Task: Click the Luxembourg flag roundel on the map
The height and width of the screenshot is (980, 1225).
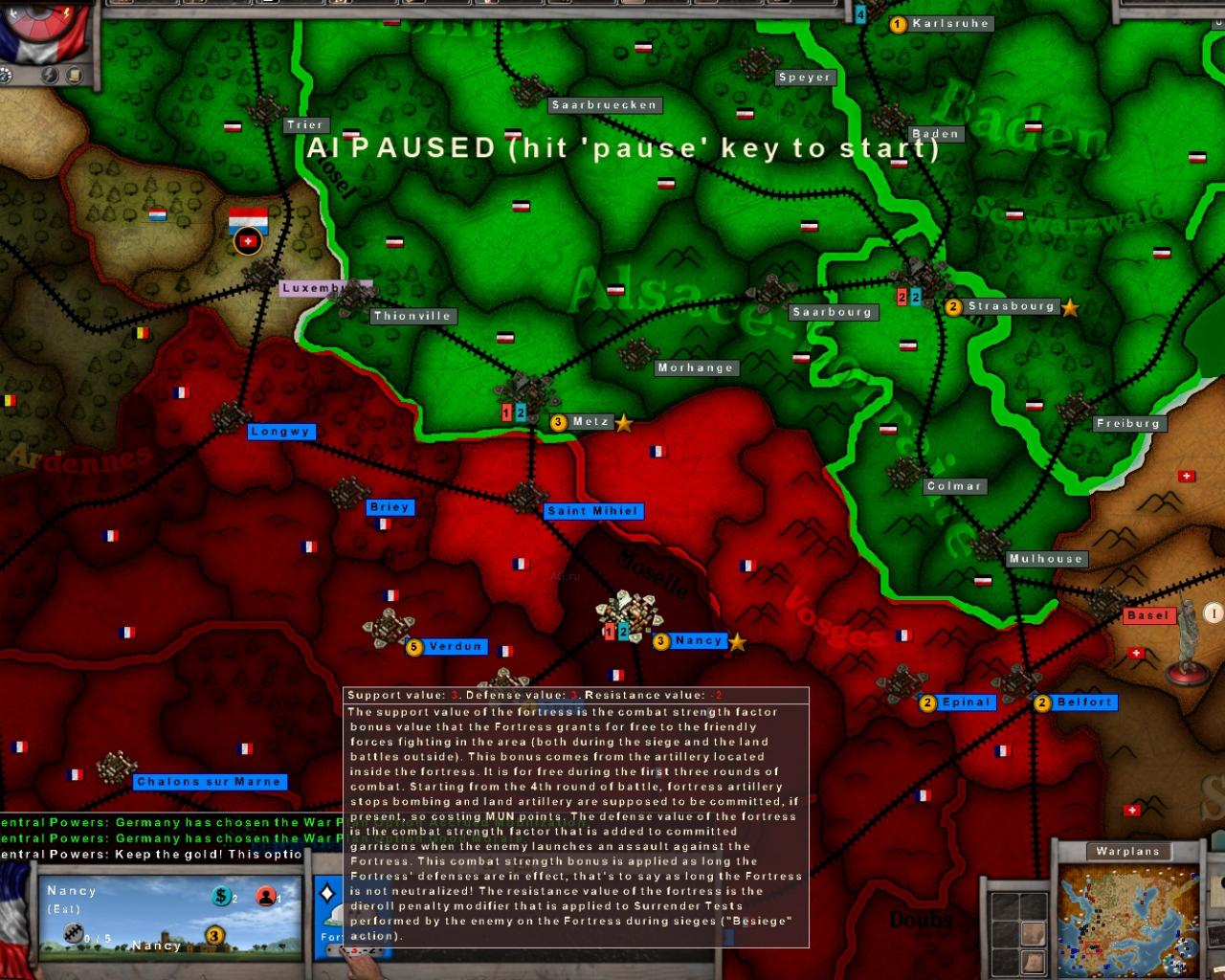Action: [x=247, y=241]
